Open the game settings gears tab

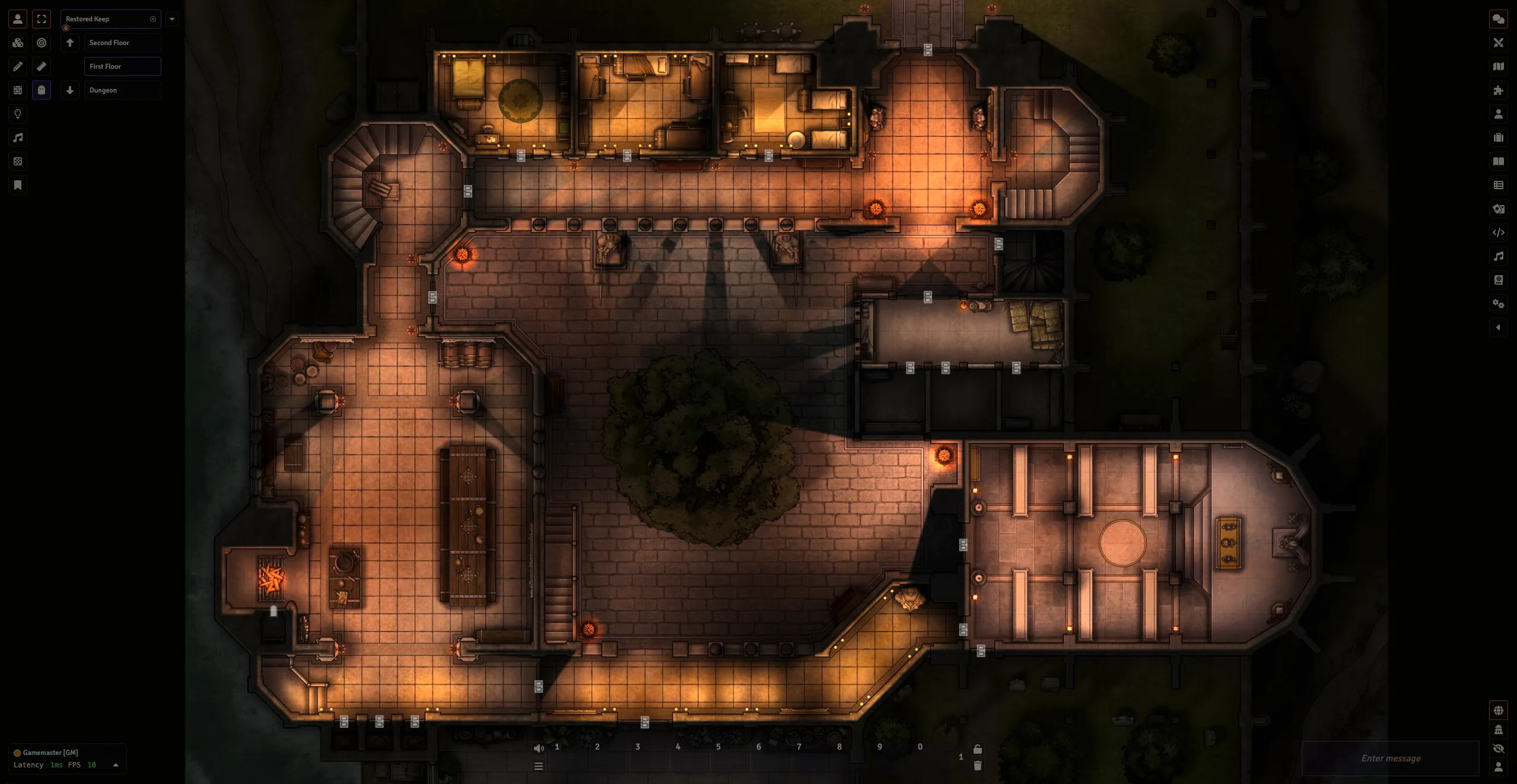click(x=1499, y=304)
